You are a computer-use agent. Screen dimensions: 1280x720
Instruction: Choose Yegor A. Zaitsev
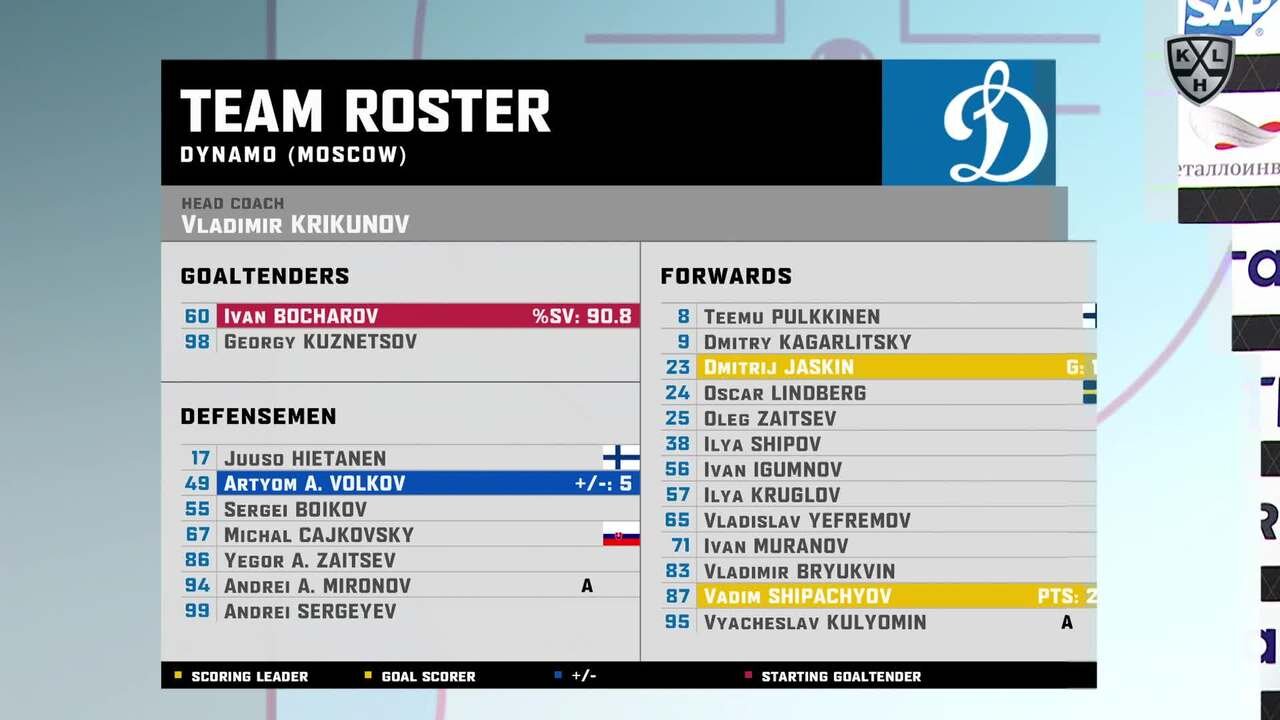pos(410,560)
